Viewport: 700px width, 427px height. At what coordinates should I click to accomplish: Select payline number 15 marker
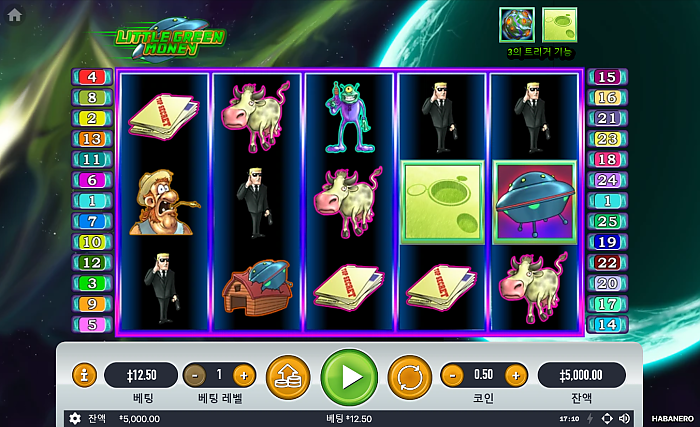pyautogui.click(x=607, y=77)
